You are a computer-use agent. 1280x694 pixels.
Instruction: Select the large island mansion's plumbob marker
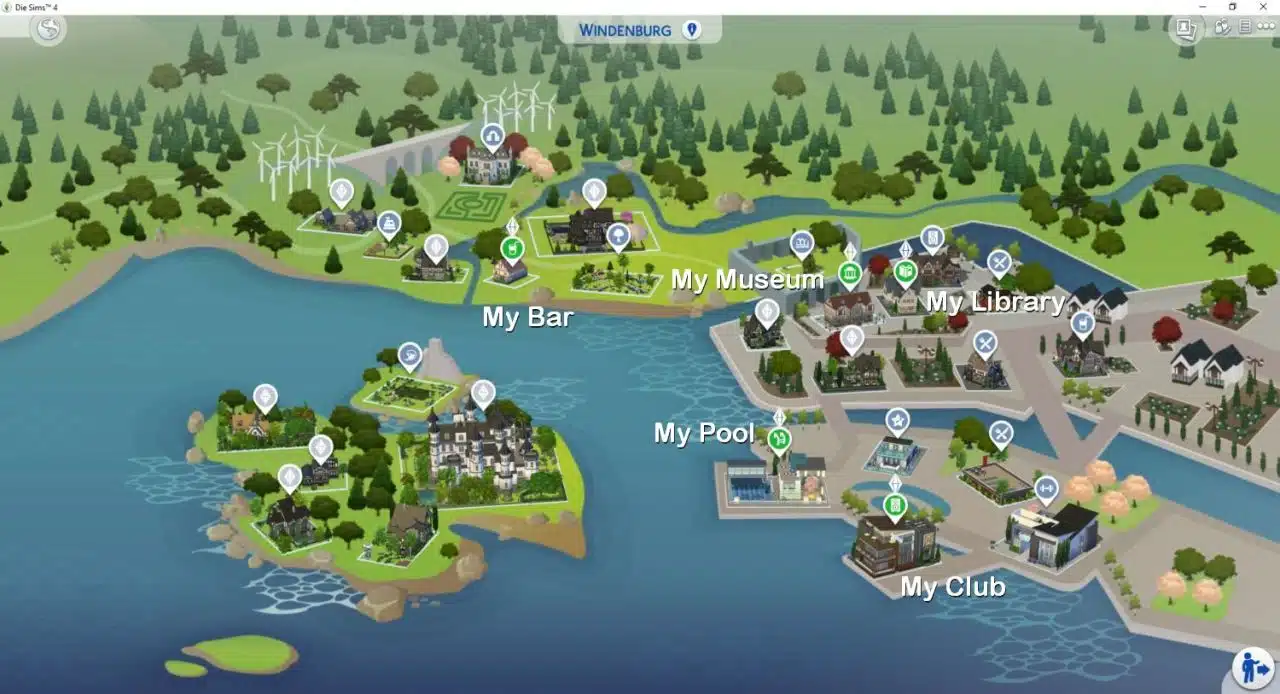(483, 391)
